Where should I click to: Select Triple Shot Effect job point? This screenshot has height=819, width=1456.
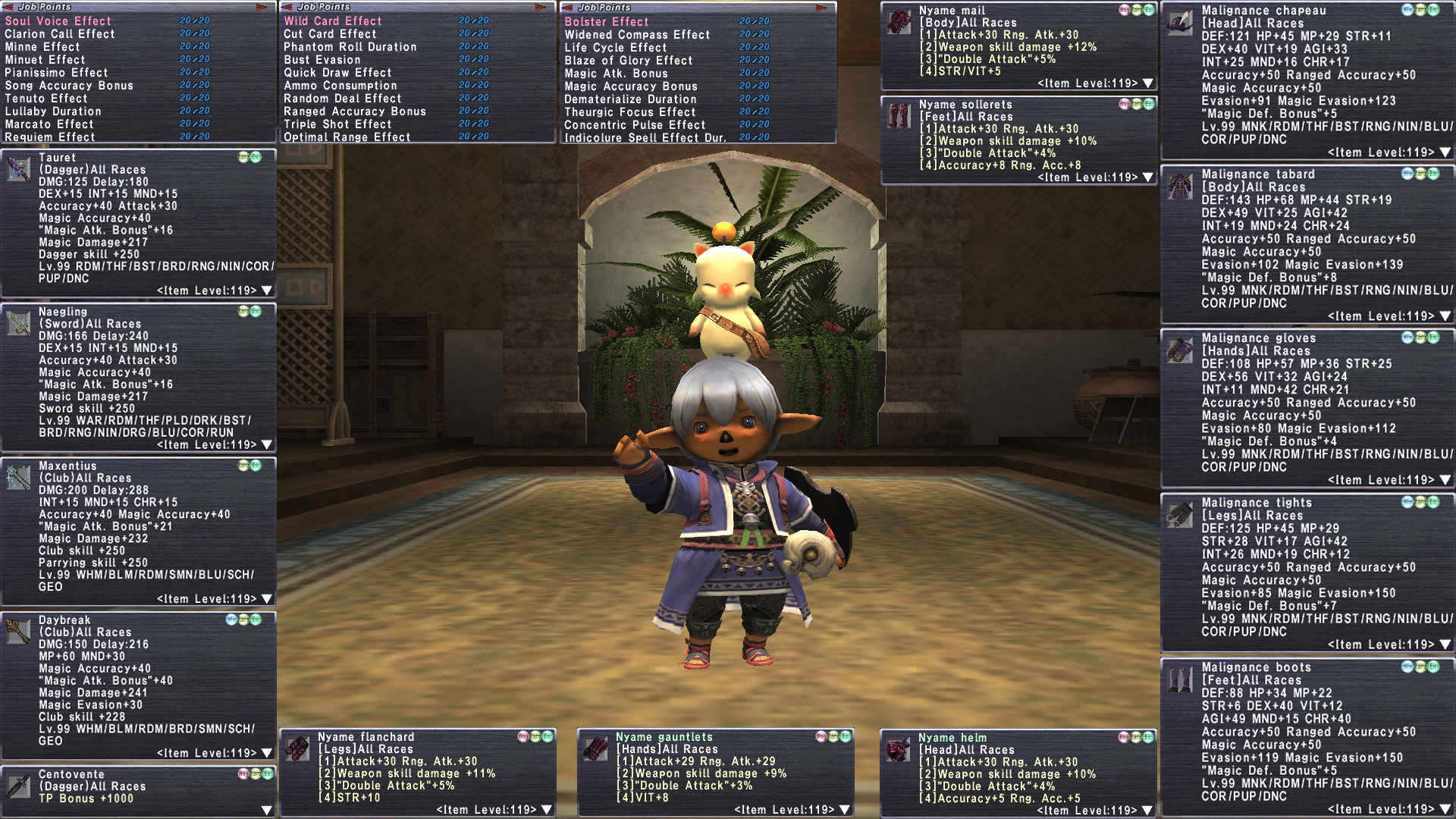pyautogui.click(x=337, y=124)
